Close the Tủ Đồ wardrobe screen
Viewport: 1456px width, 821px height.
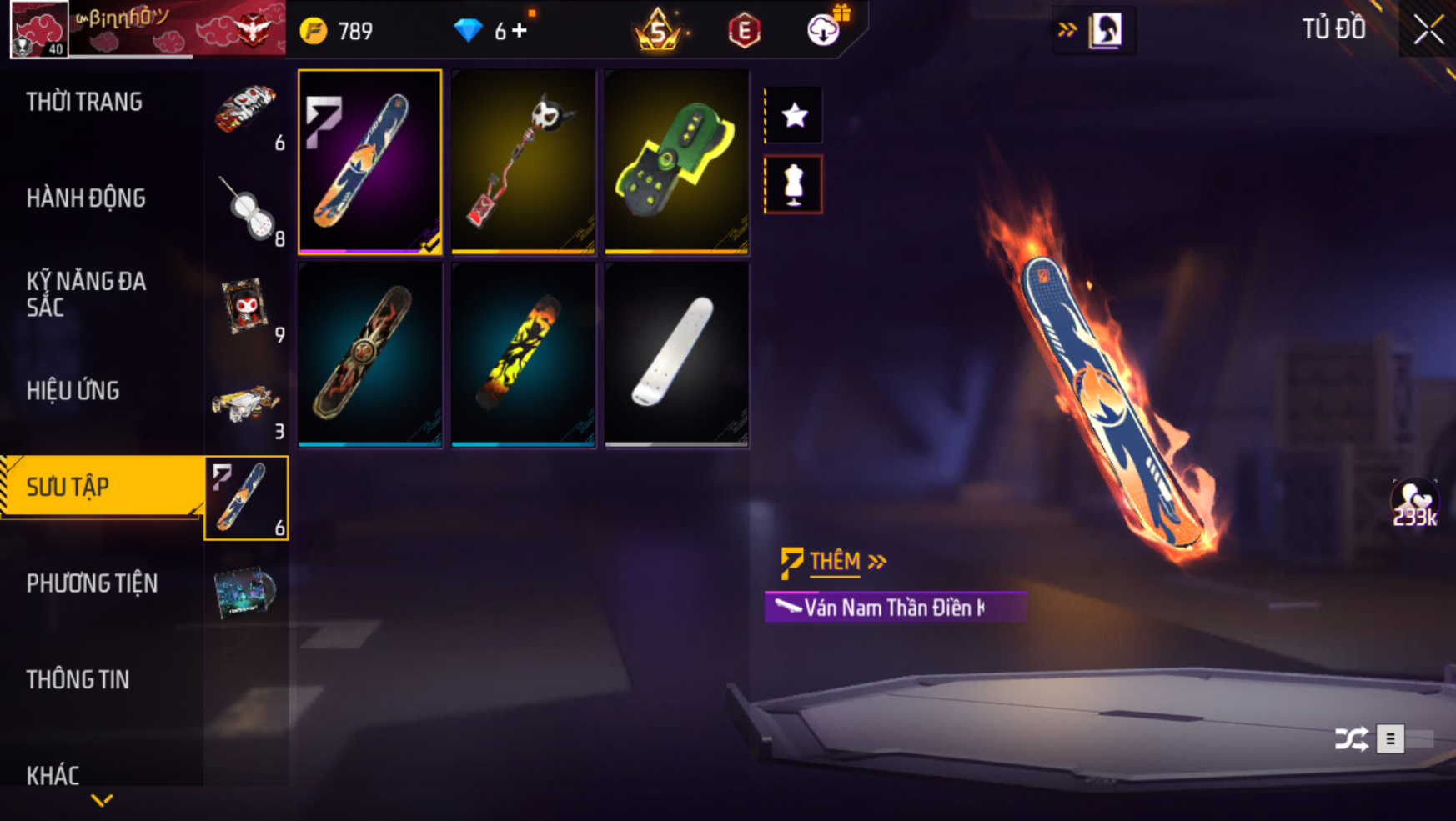click(x=1428, y=30)
